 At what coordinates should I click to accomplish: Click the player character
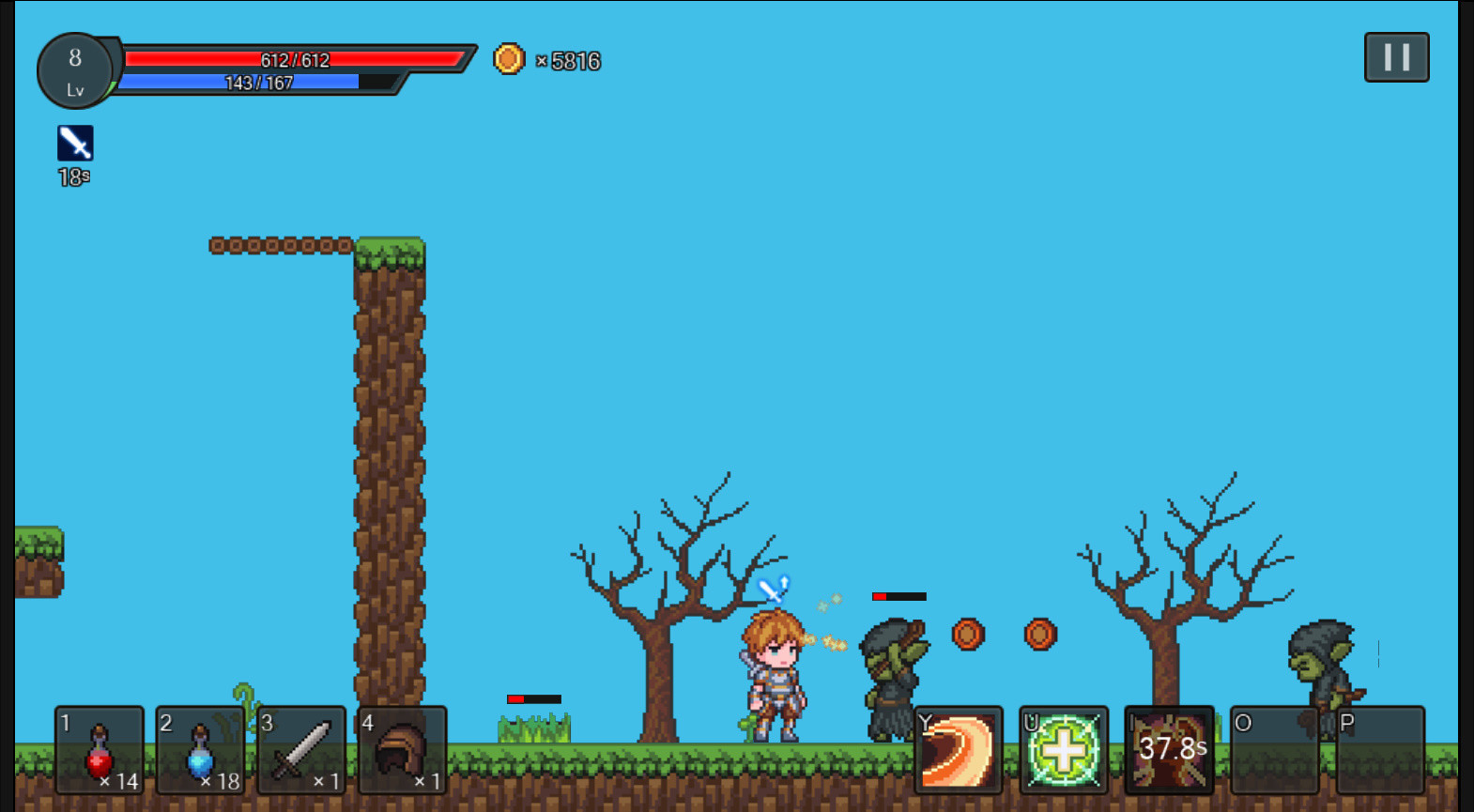click(775, 676)
